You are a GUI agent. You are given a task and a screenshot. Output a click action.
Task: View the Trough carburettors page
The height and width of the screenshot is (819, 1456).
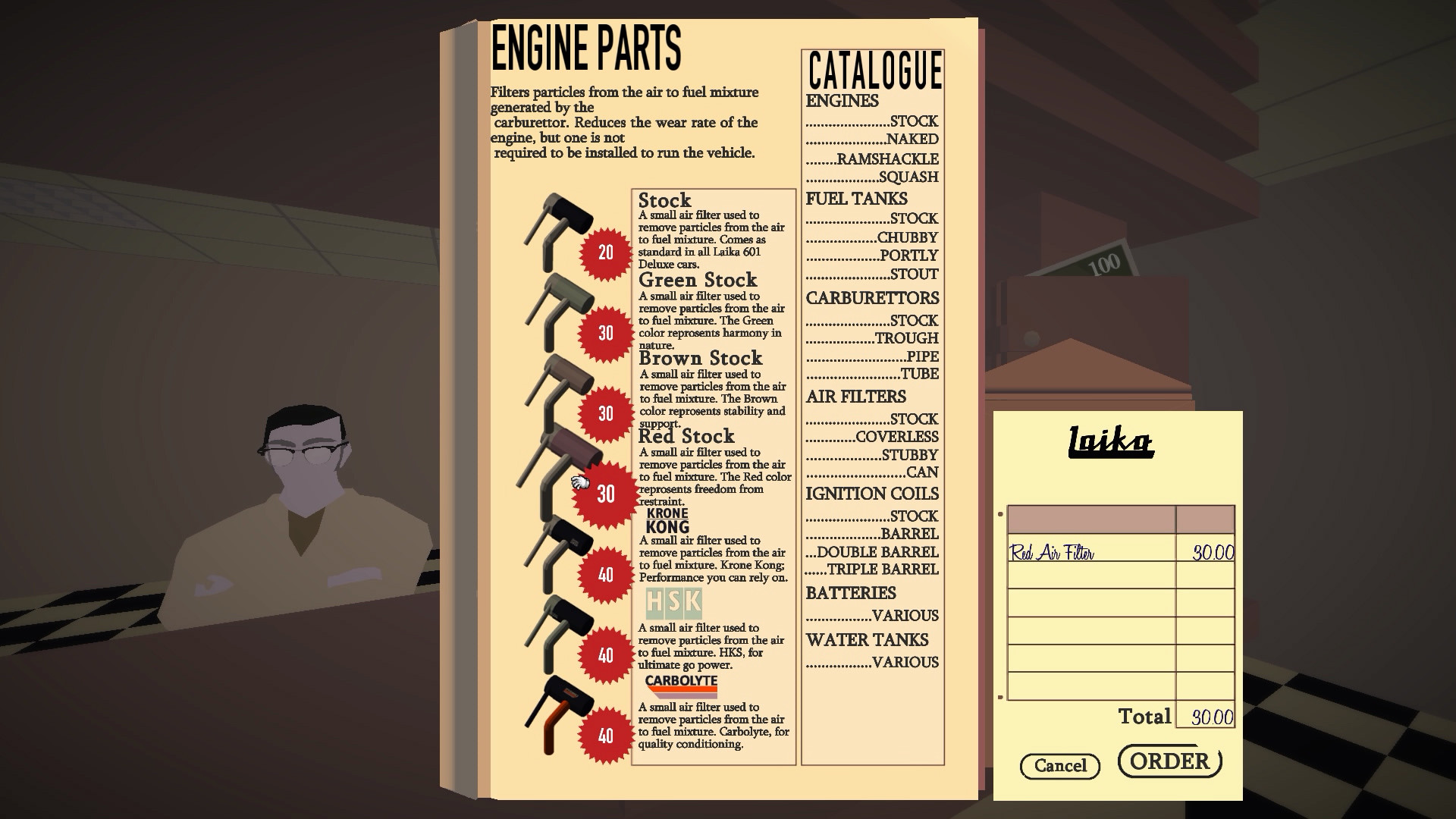tap(906, 338)
